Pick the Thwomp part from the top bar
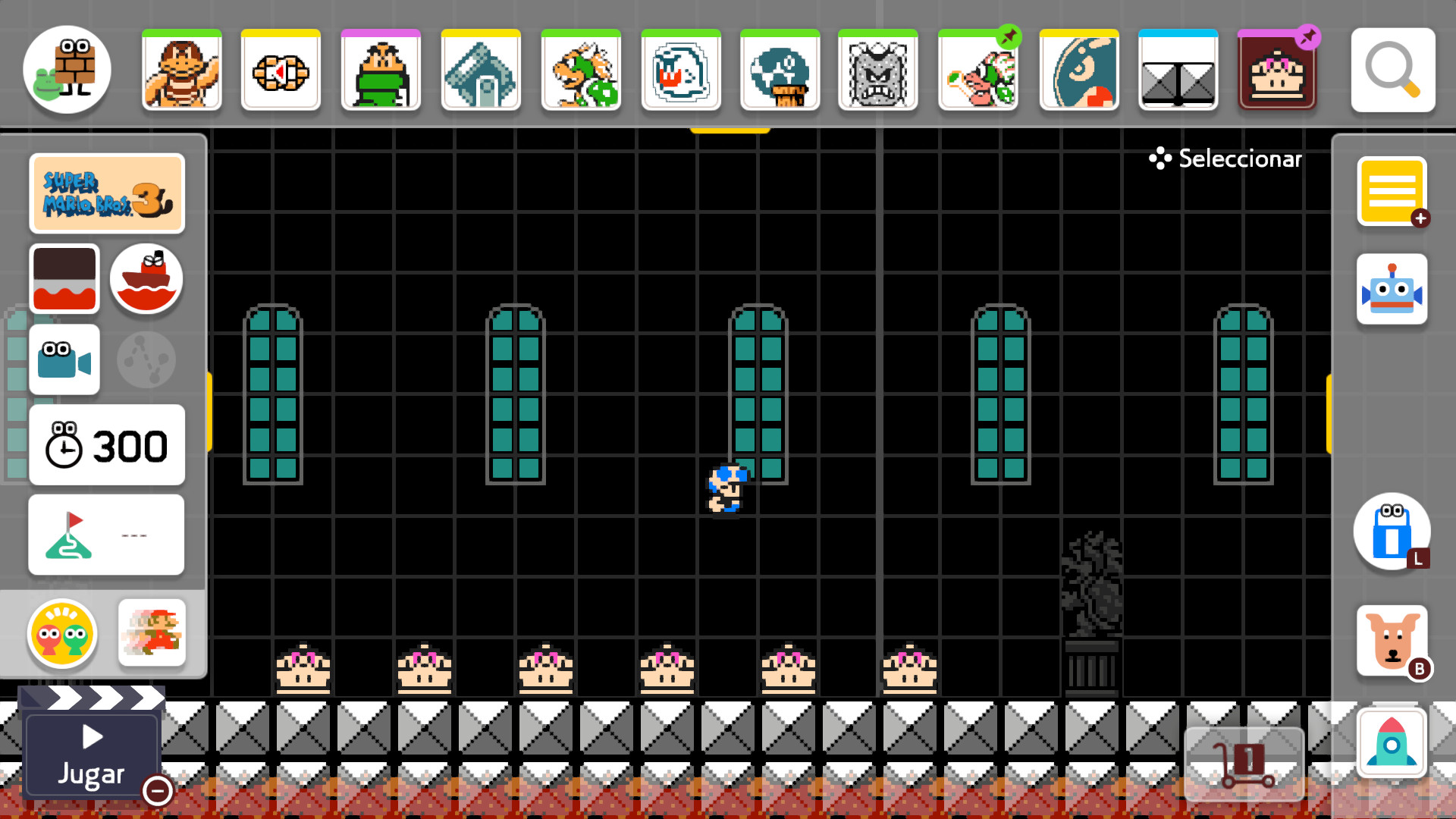The width and height of the screenshot is (1456, 819). coord(878,71)
